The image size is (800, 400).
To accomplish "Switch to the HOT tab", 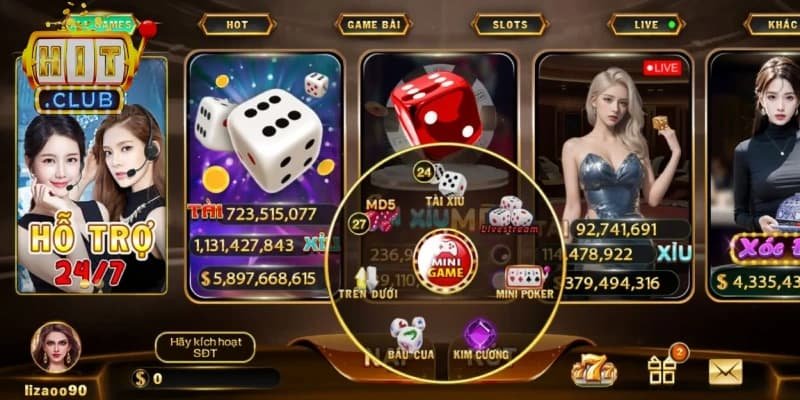I will click(237, 24).
